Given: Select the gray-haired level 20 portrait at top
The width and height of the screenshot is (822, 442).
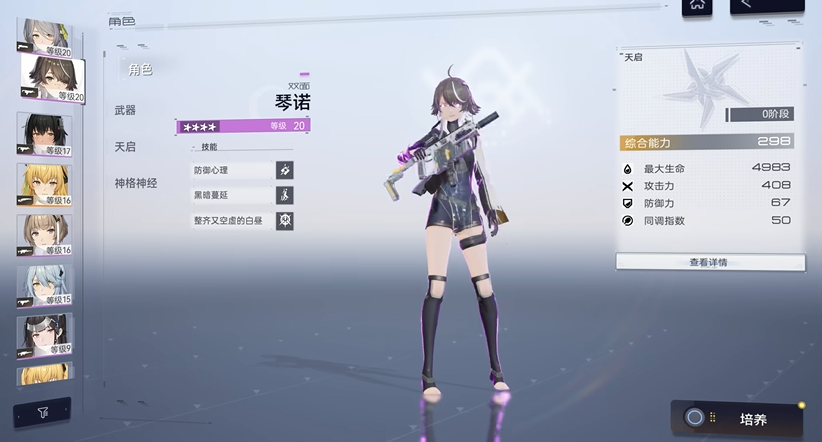Looking at the screenshot, I should tap(44, 32).
